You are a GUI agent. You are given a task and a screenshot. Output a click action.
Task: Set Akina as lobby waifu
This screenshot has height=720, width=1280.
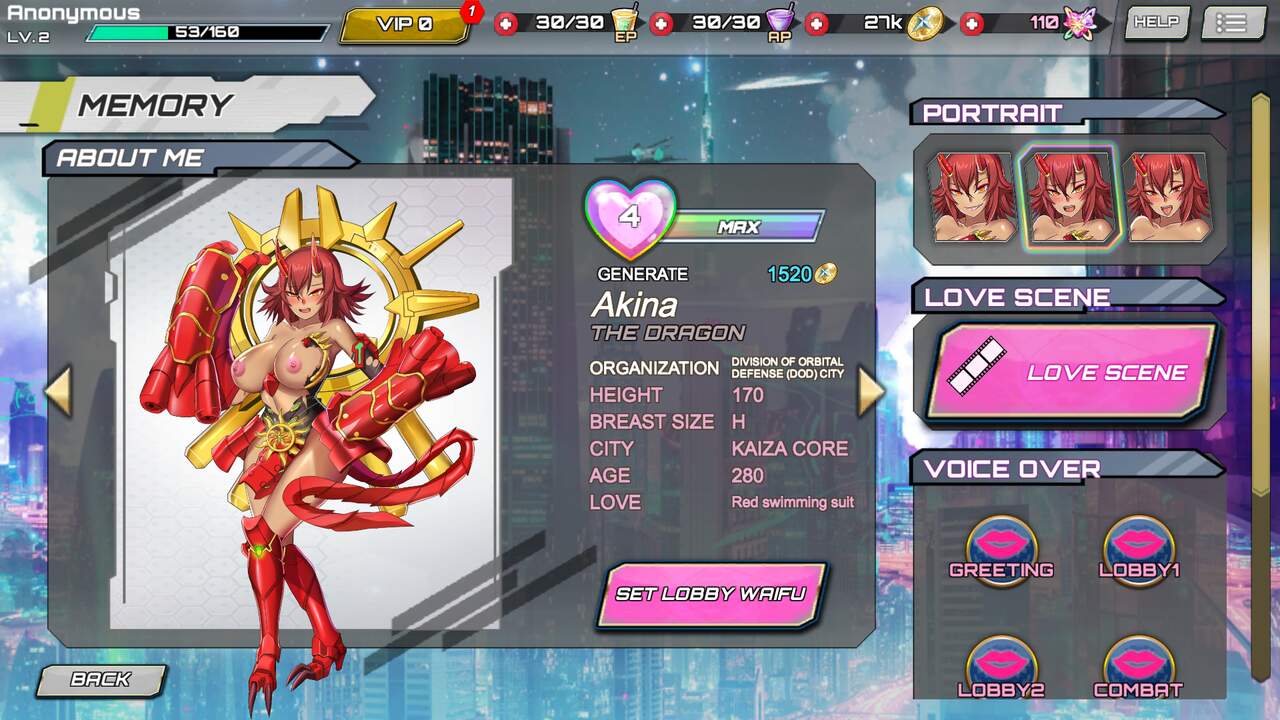711,594
